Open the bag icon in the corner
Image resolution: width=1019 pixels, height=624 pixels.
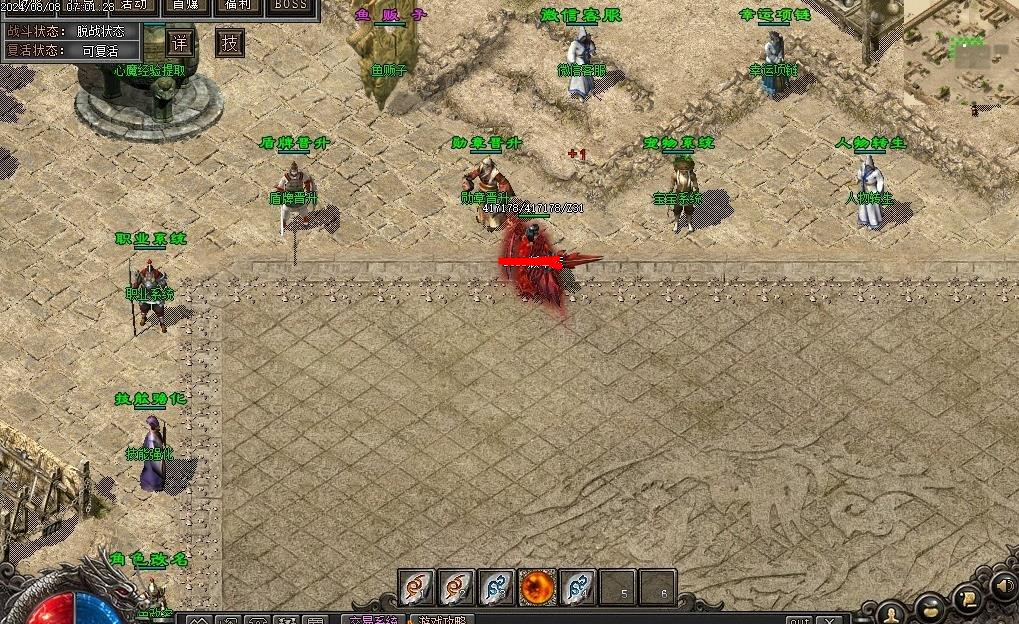(x=931, y=606)
